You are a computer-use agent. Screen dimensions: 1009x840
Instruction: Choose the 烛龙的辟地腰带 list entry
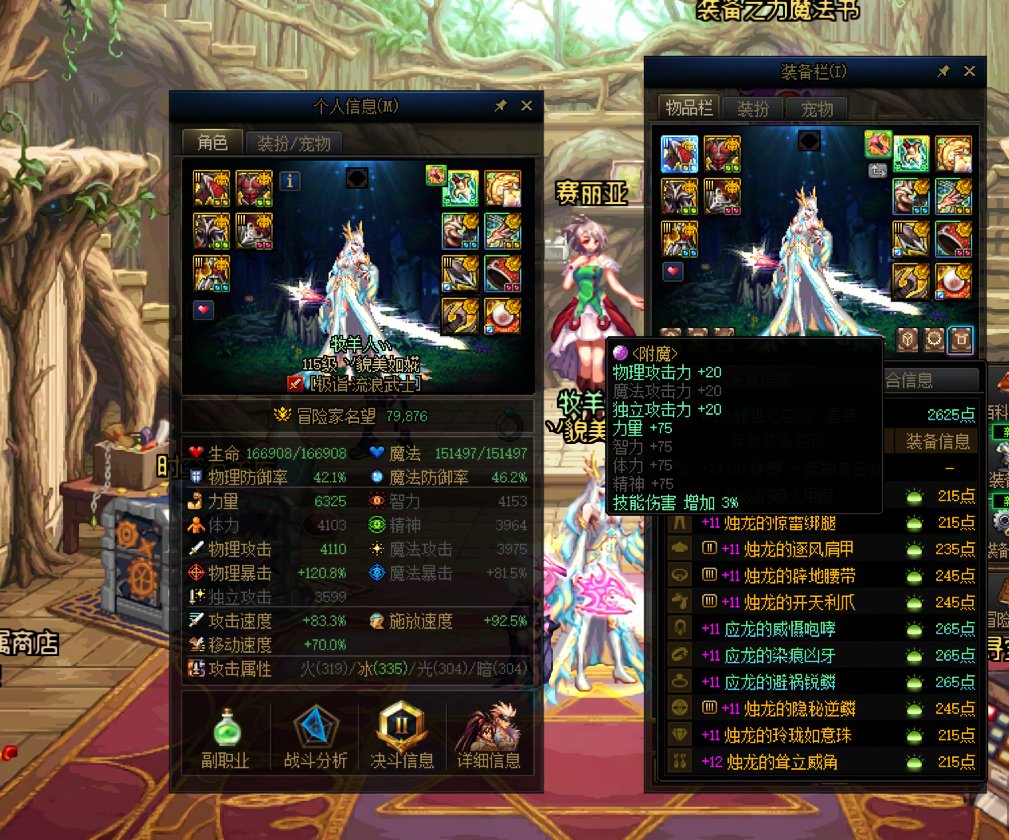(x=786, y=576)
